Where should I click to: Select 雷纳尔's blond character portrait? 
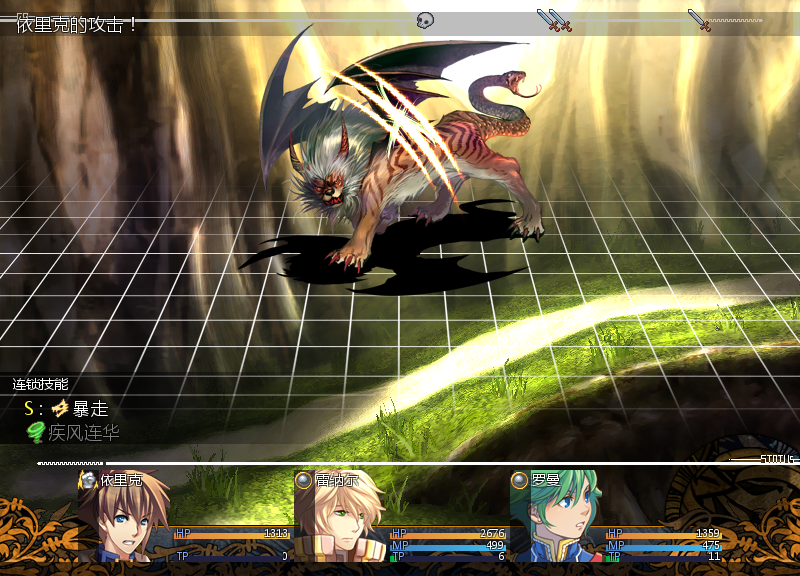(340, 518)
